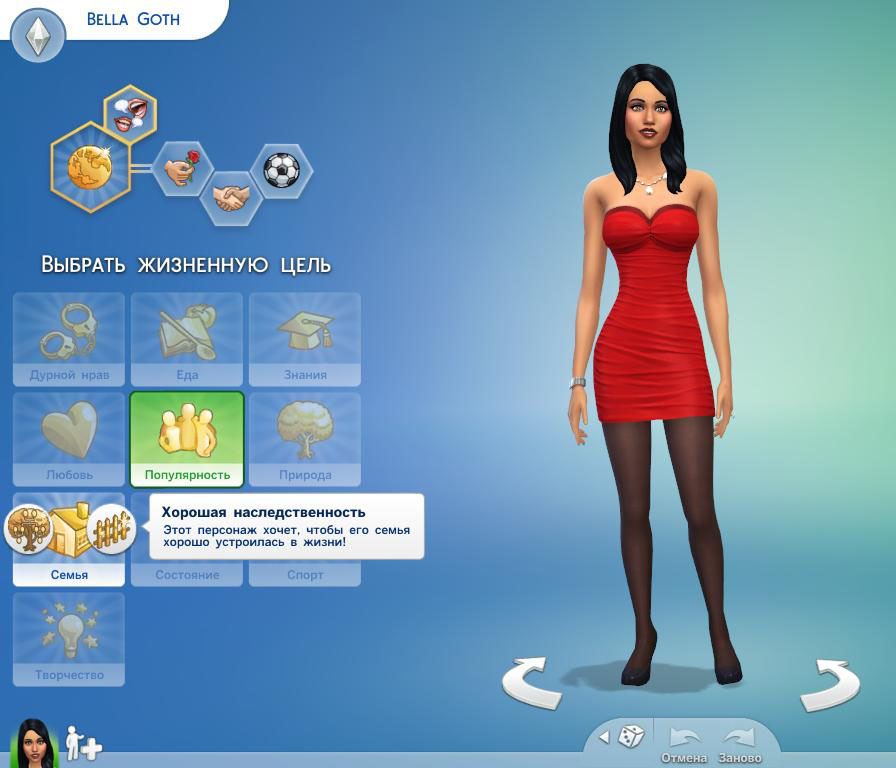Rotate the Sim with the left arrow

[x=531, y=684]
